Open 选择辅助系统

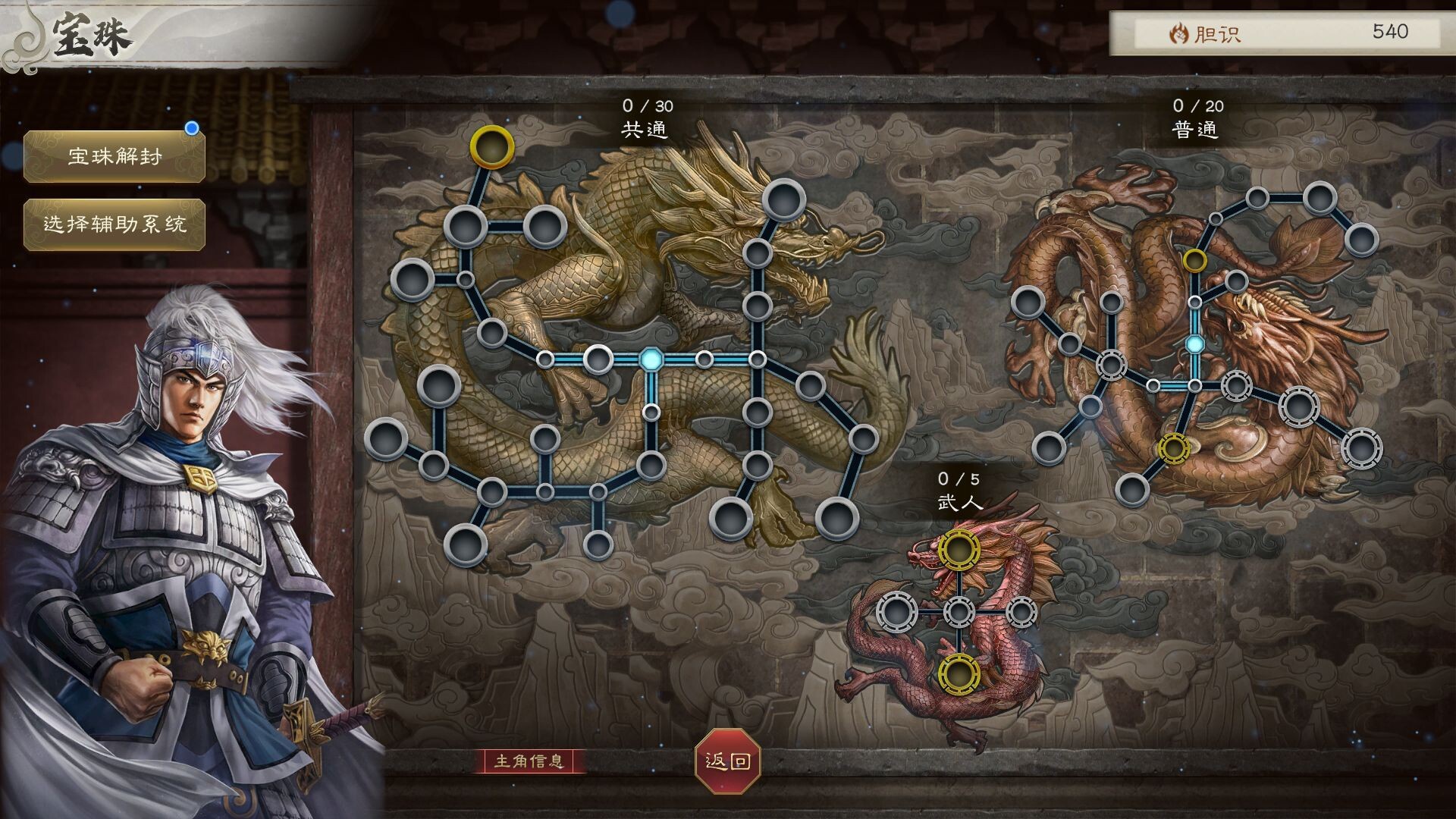coord(115,225)
